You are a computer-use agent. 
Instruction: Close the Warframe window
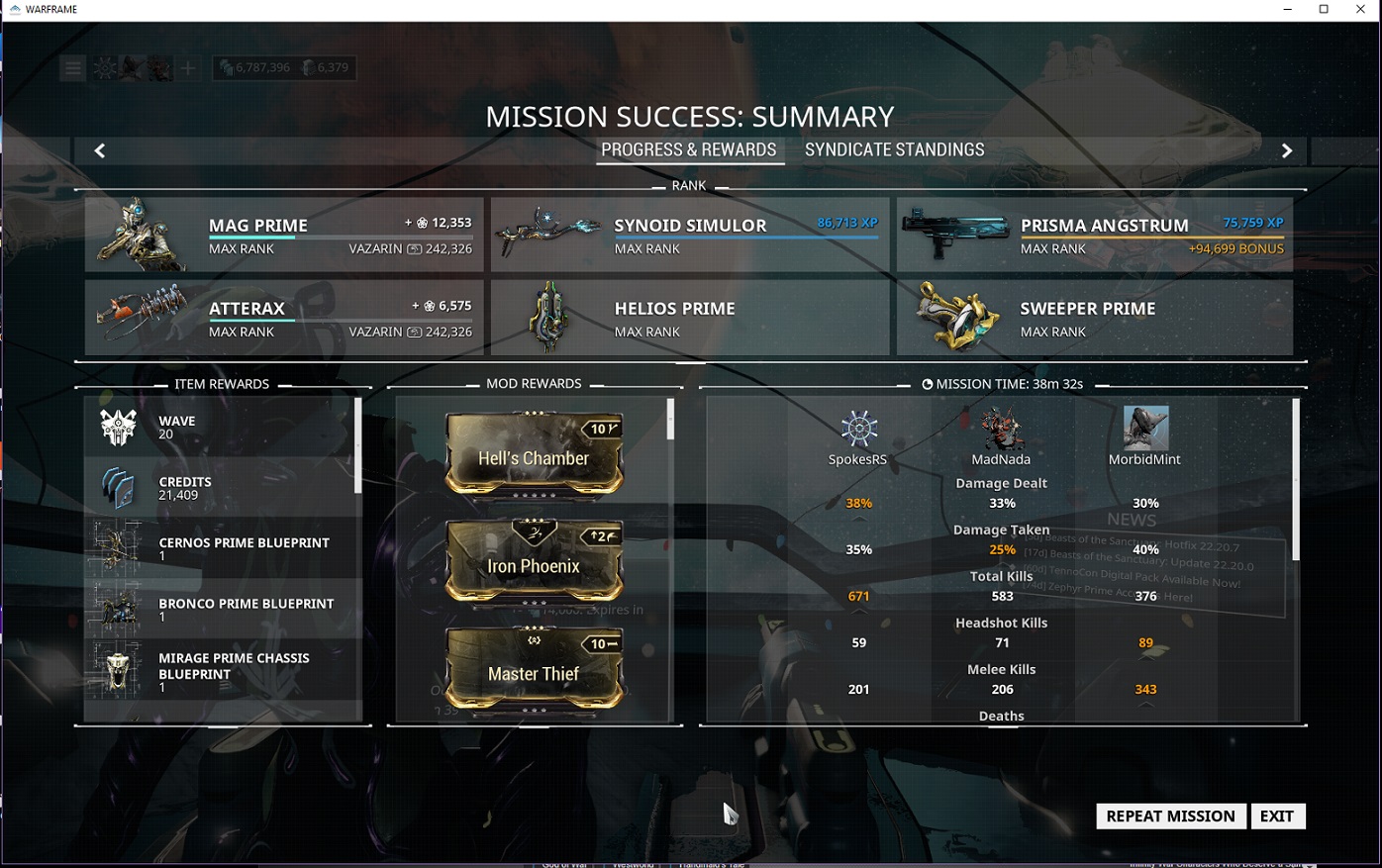1360,10
